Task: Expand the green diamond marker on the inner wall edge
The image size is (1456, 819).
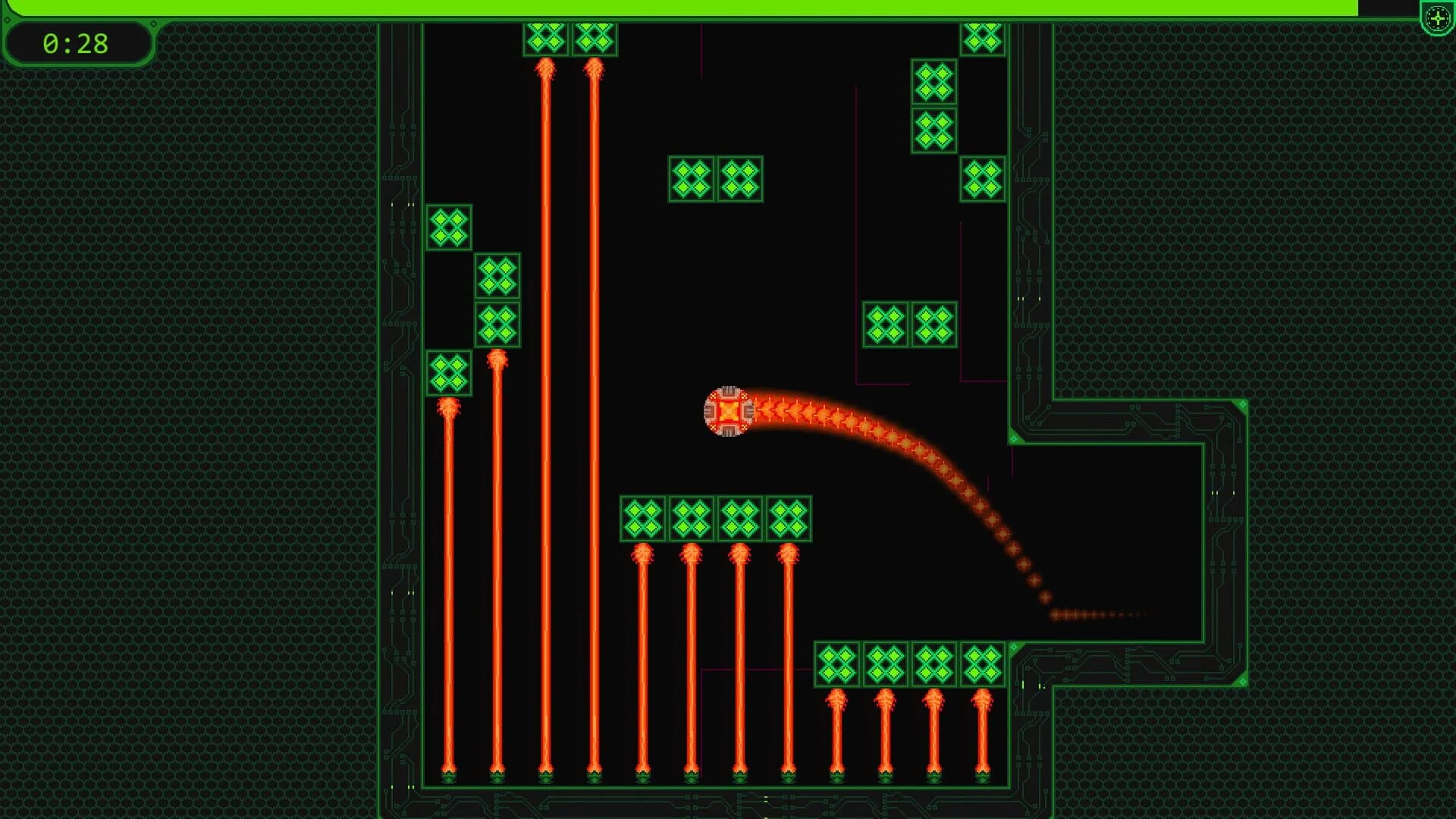Action: click(1014, 438)
